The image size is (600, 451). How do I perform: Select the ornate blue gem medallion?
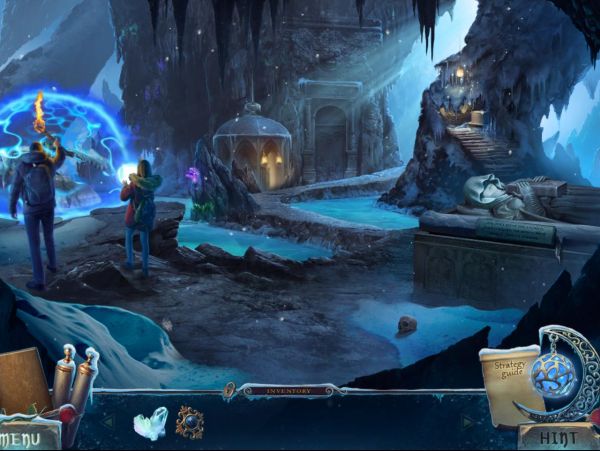[190, 421]
